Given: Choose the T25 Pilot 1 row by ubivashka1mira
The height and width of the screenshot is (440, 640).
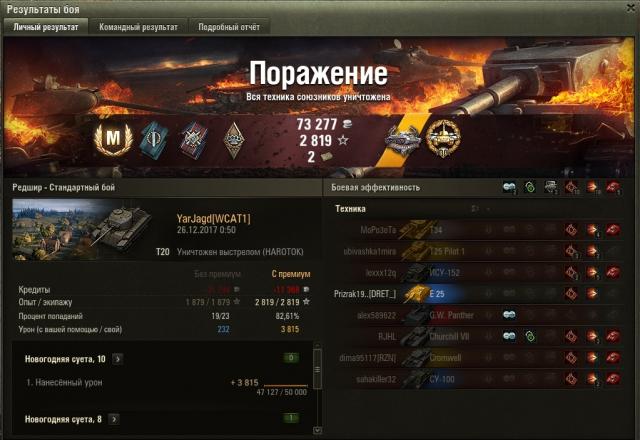Looking at the screenshot, I should [x=480, y=250].
